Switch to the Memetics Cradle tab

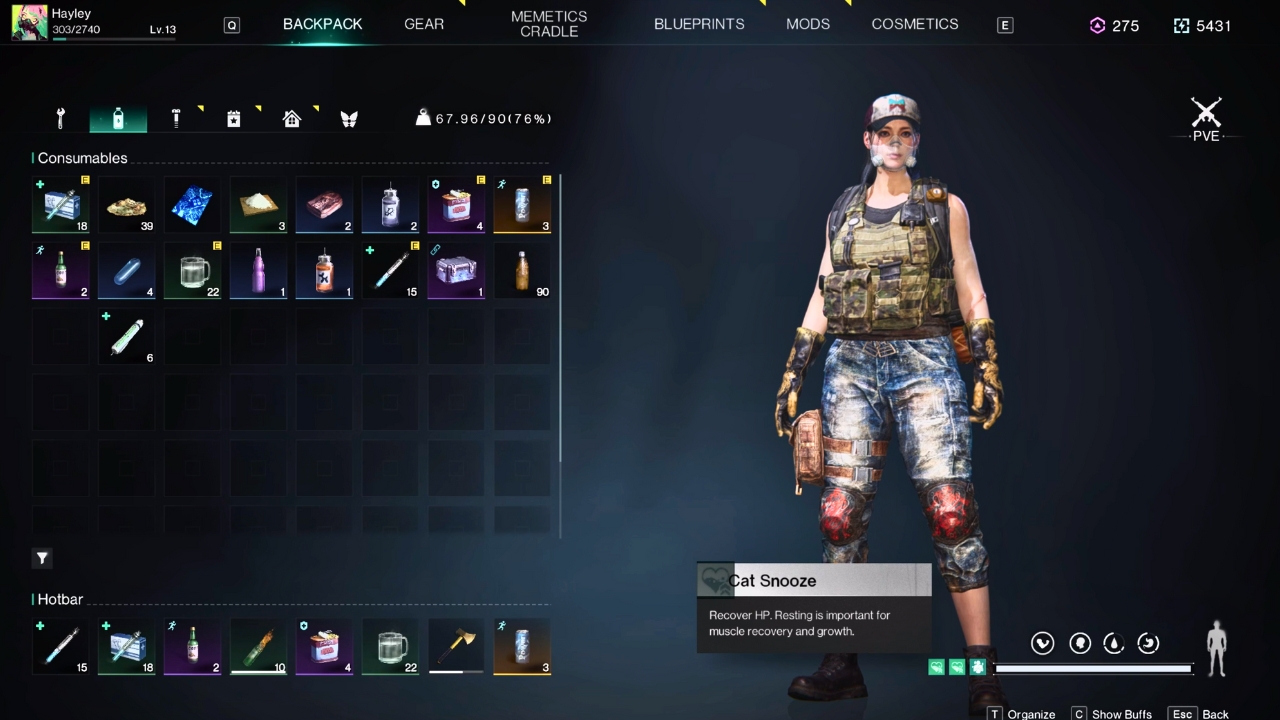click(x=549, y=24)
